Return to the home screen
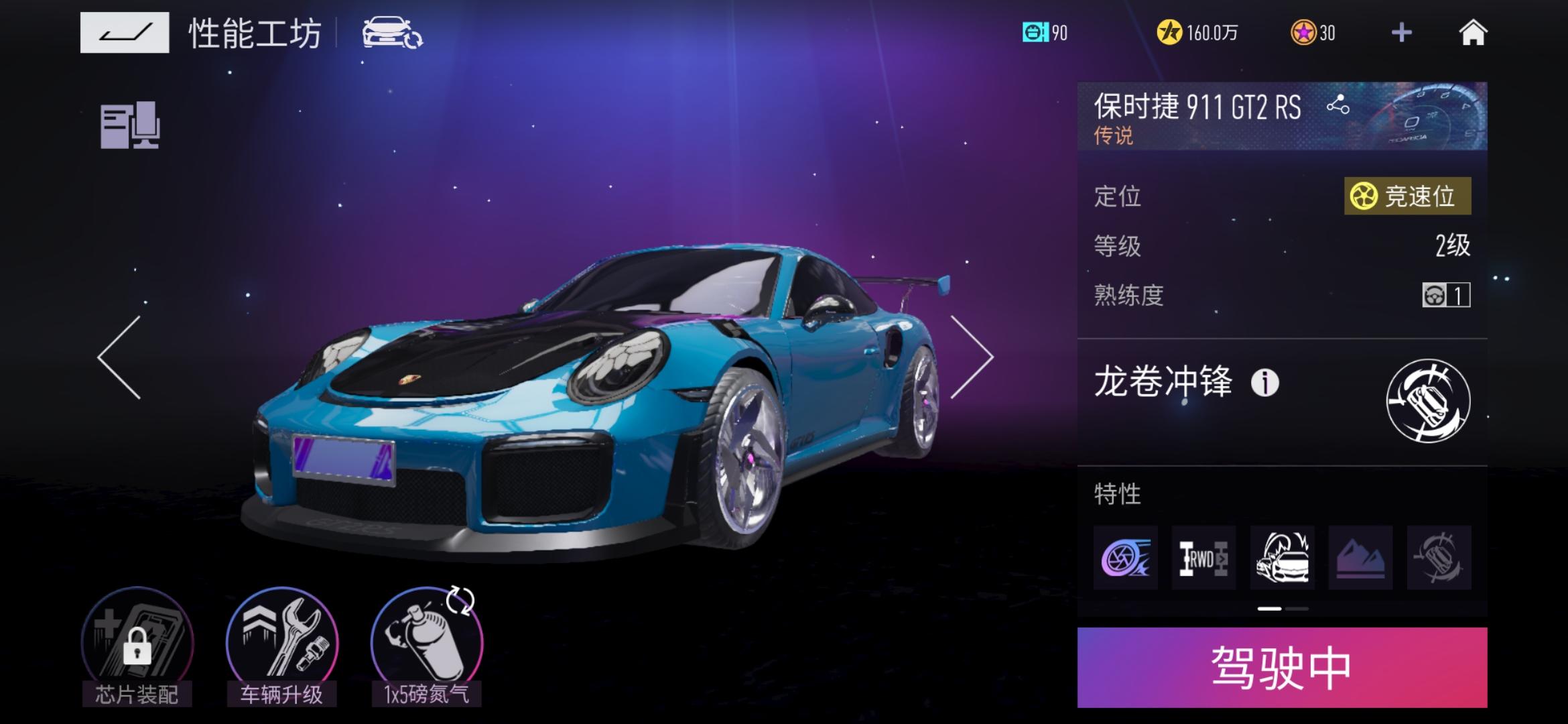This screenshot has width=1568, height=724. [1473, 32]
